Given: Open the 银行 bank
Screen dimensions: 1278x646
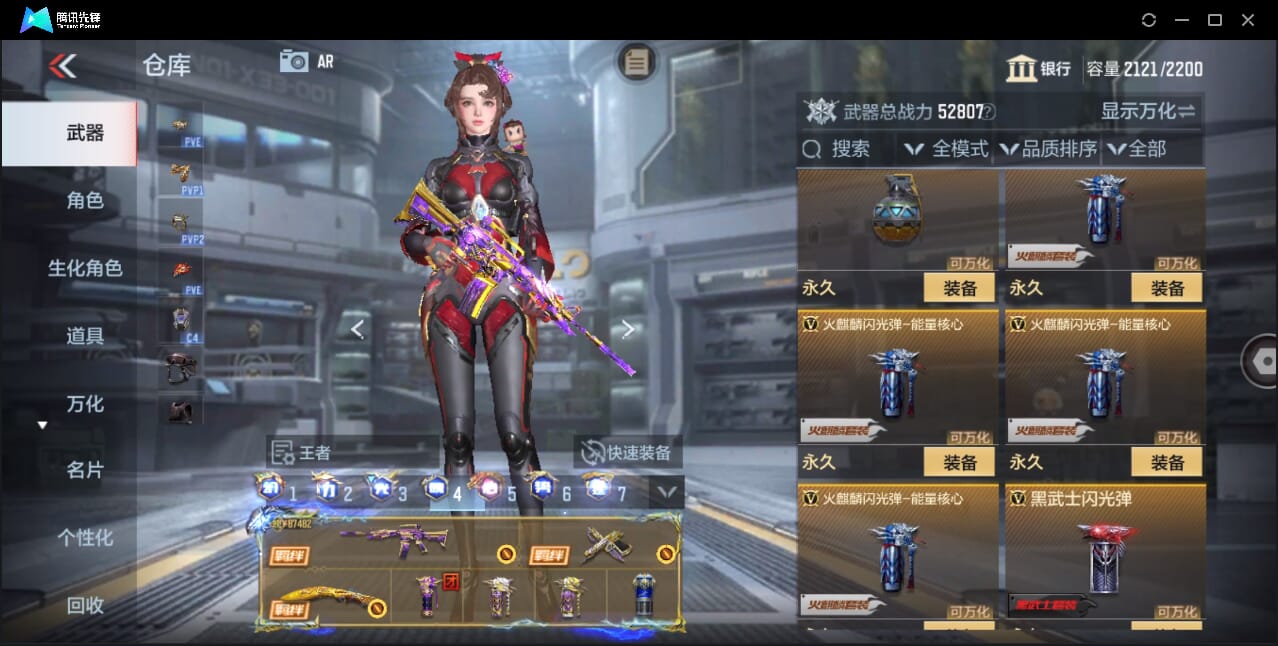Looking at the screenshot, I should [1039, 69].
